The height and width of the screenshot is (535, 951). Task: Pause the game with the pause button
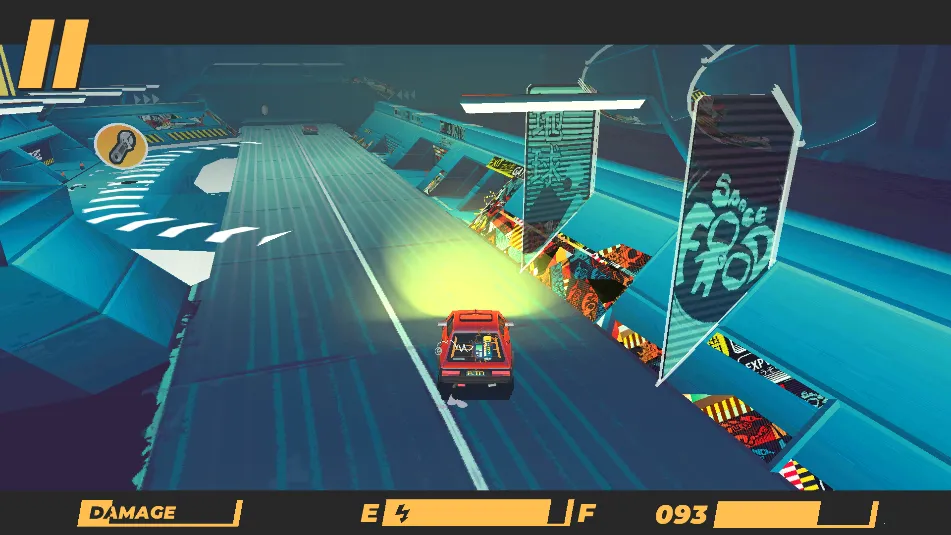pos(55,54)
